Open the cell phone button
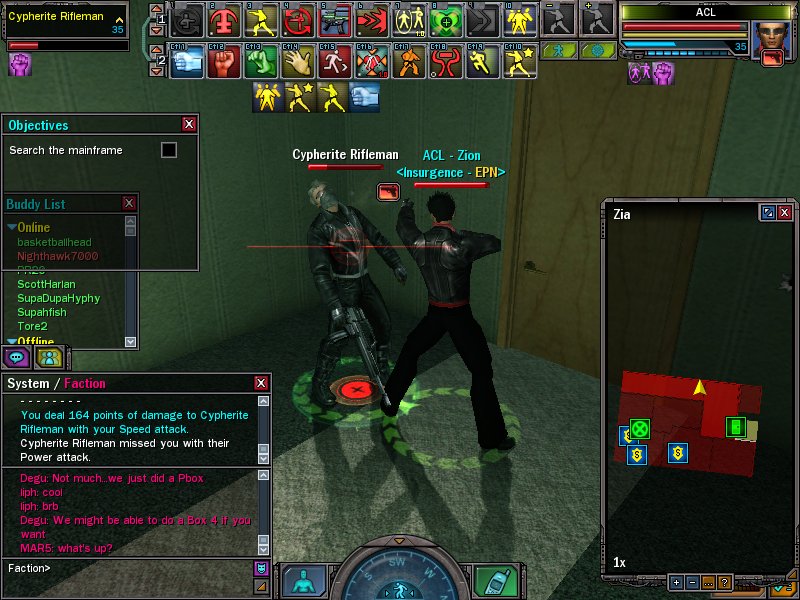This screenshot has width=800, height=600. point(491,581)
